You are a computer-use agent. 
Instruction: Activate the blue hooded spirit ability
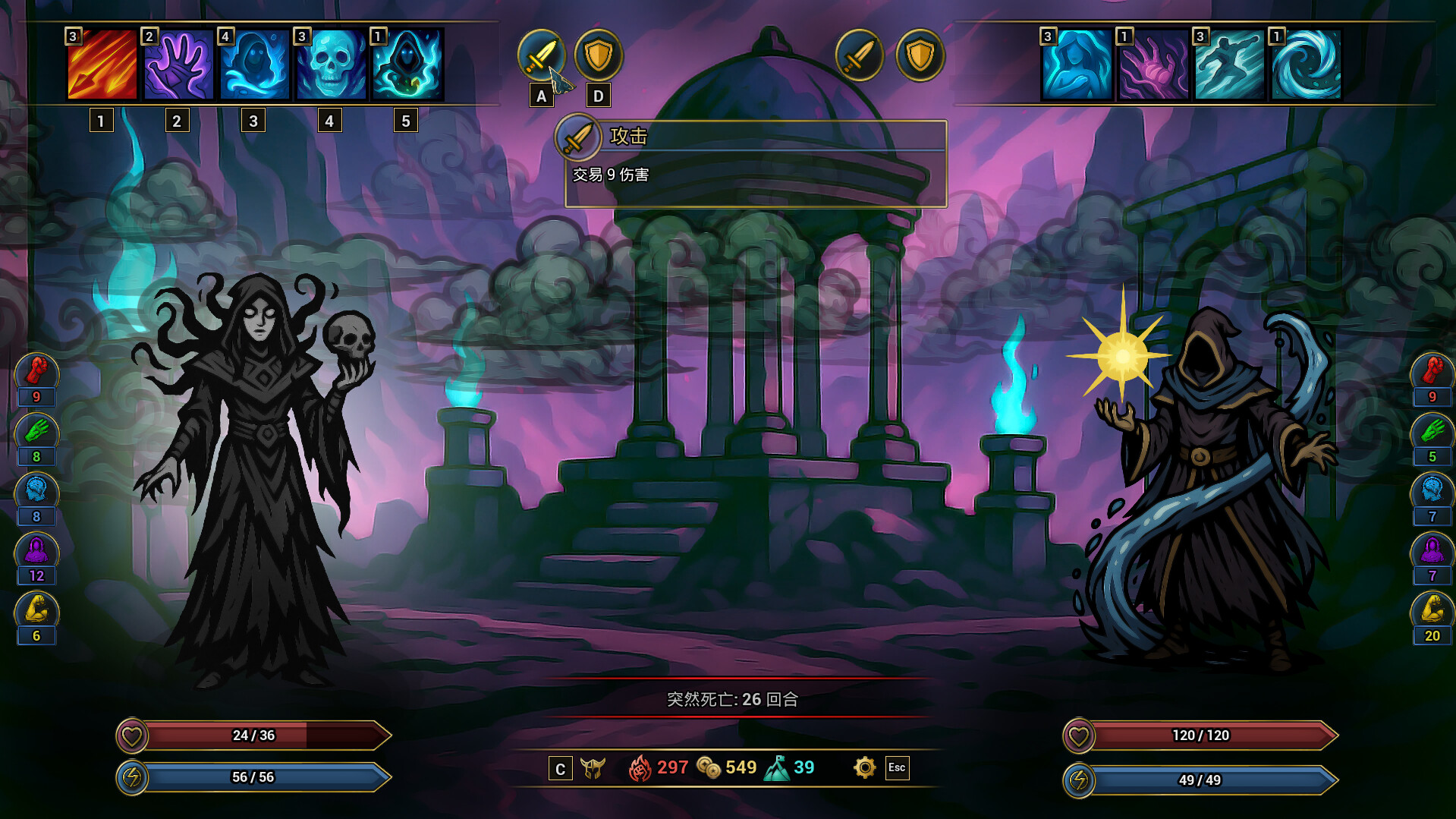pyautogui.click(x=255, y=65)
